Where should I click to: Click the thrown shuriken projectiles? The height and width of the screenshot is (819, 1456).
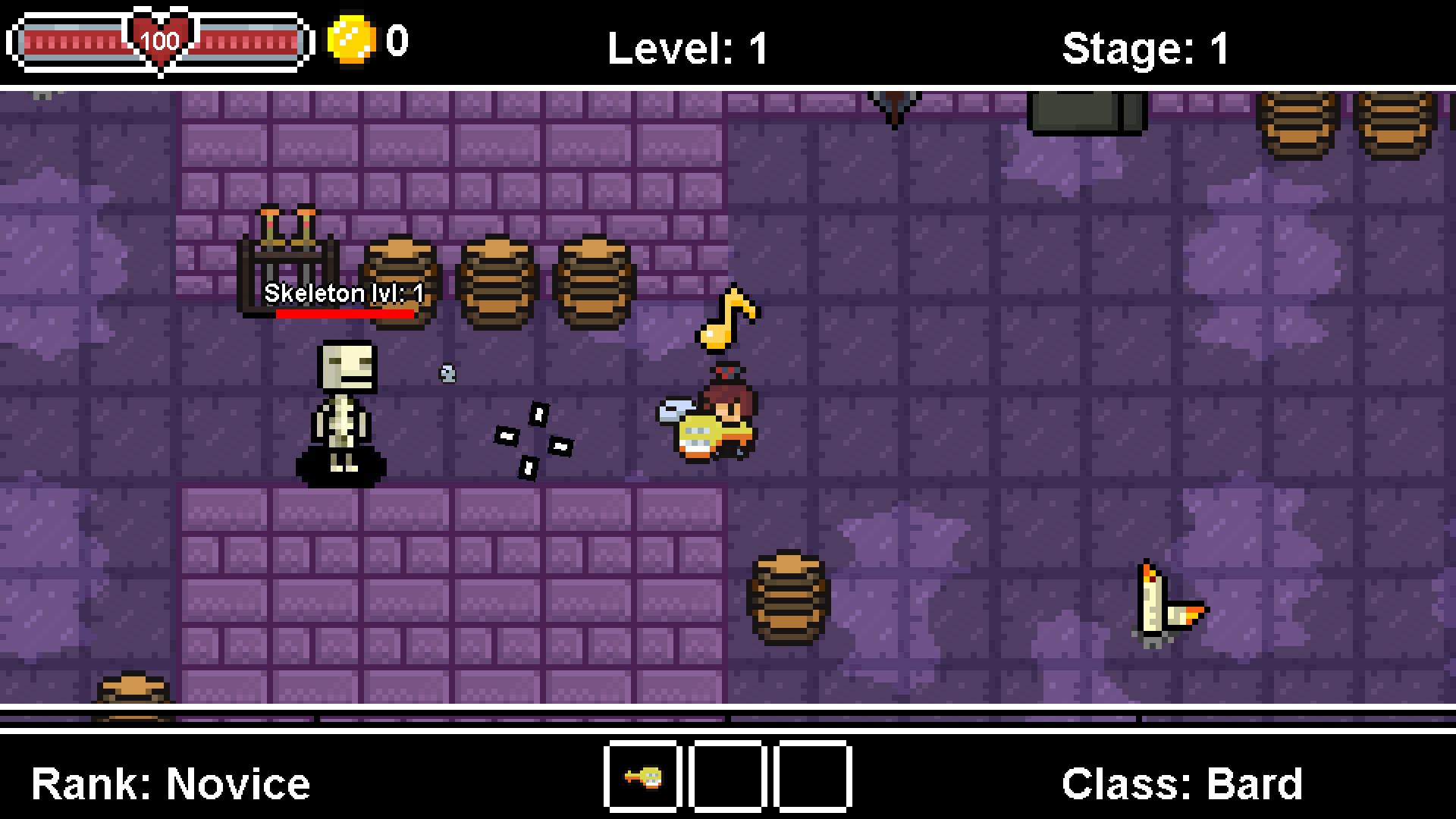531,440
